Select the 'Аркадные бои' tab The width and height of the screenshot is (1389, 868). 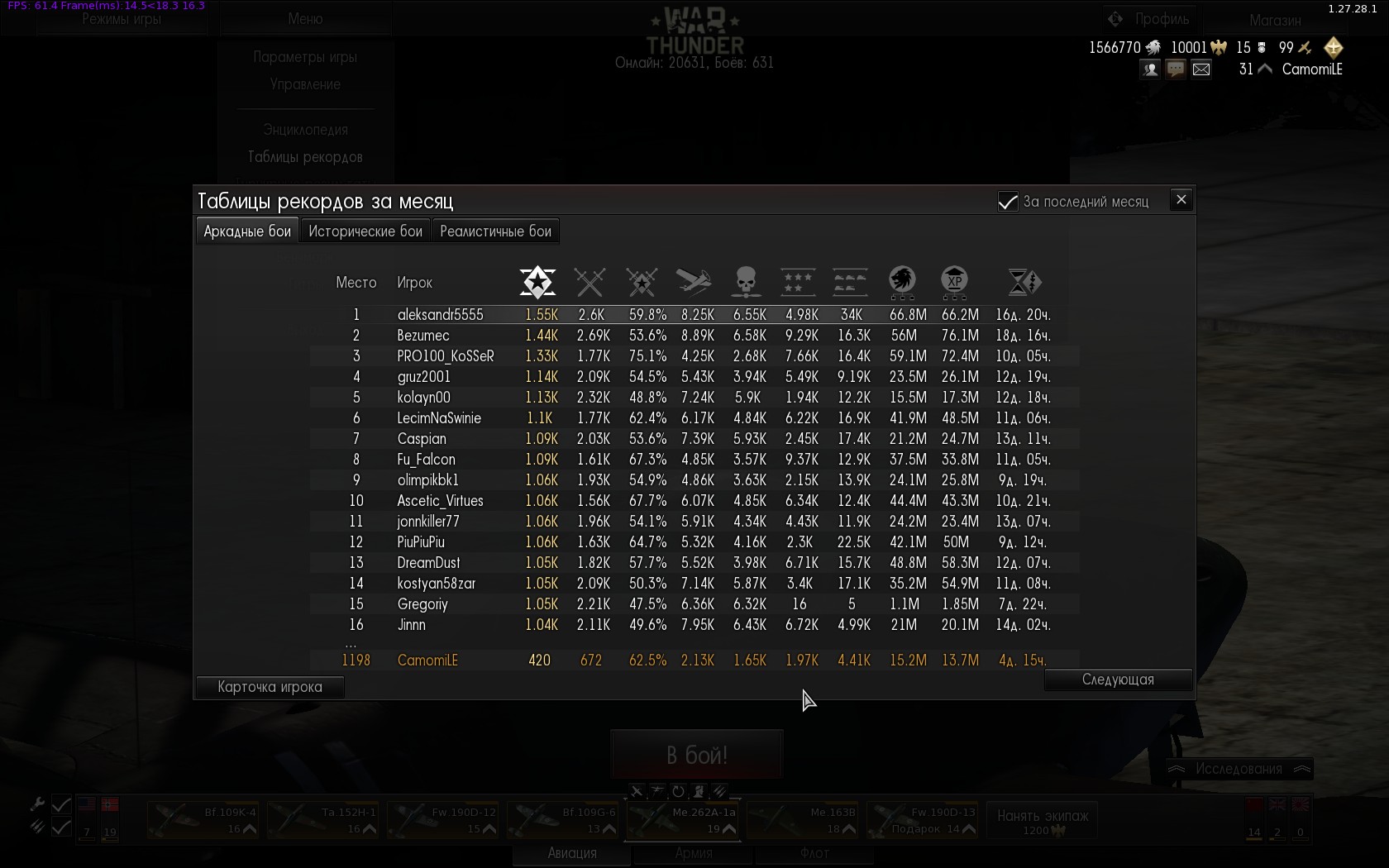click(x=247, y=231)
